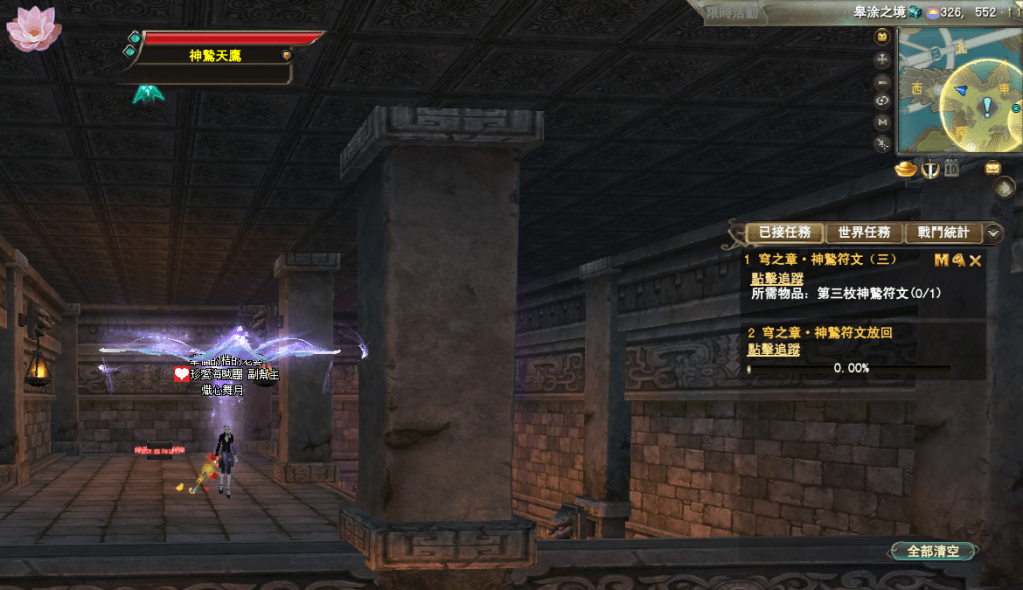Open the mail envelope icon

click(992, 168)
